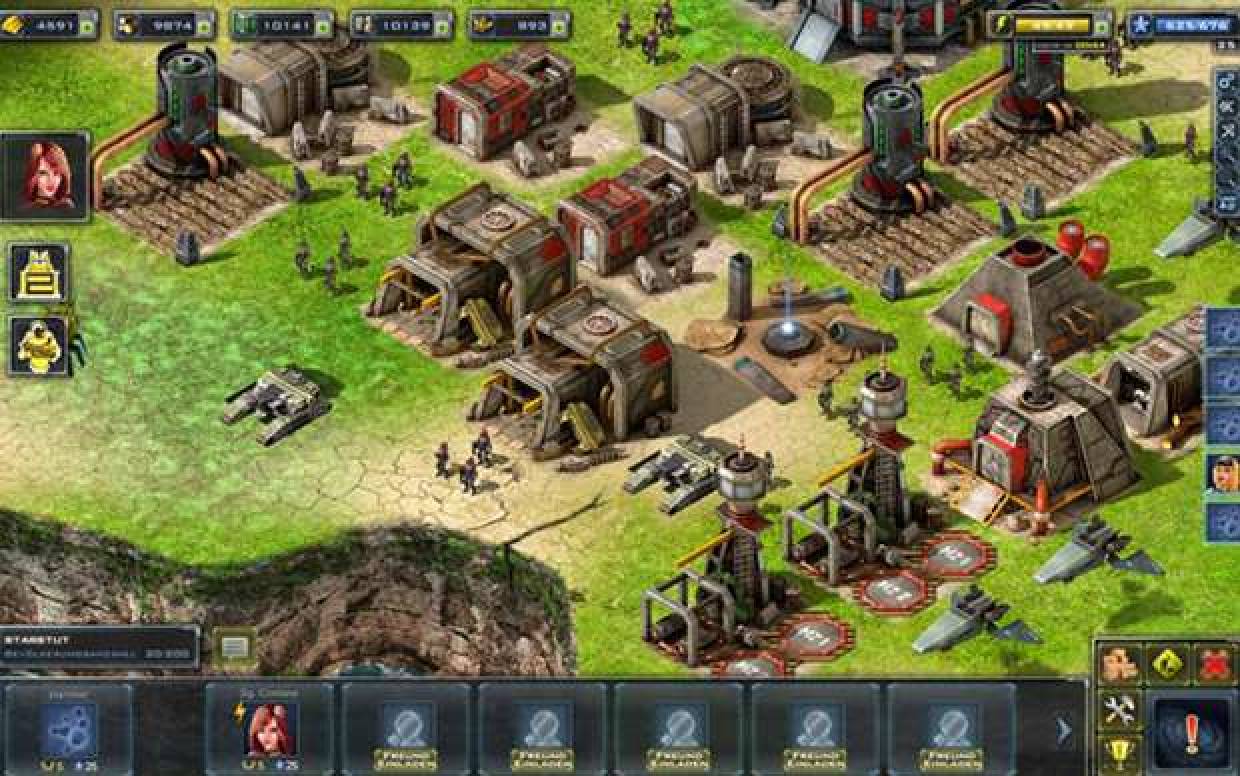Click the yellow diamond warning icon
The height and width of the screenshot is (776, 1240).
pos(1167,663)
